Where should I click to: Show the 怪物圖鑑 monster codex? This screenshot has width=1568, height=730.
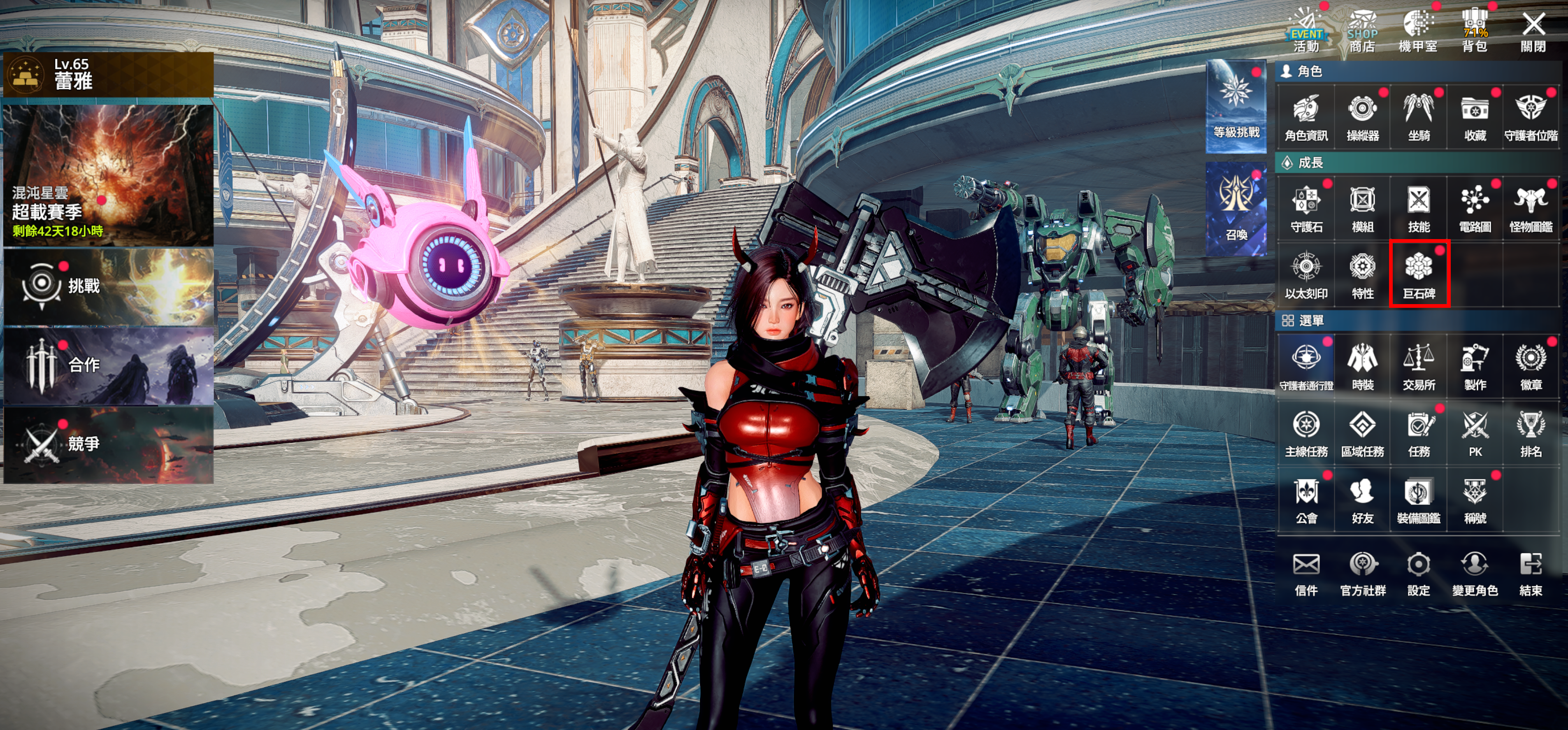(x=1531, y=208)
